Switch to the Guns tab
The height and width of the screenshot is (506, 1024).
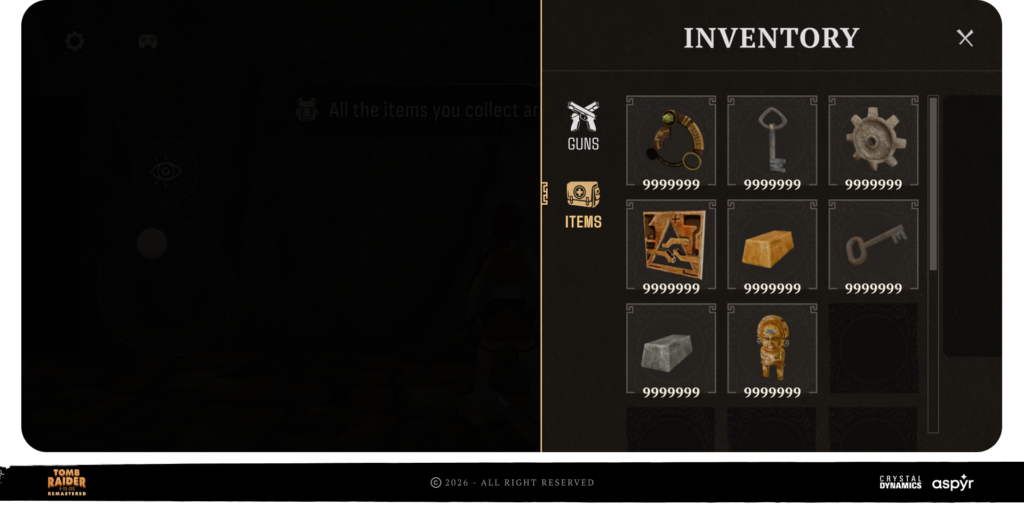(583, 126)
